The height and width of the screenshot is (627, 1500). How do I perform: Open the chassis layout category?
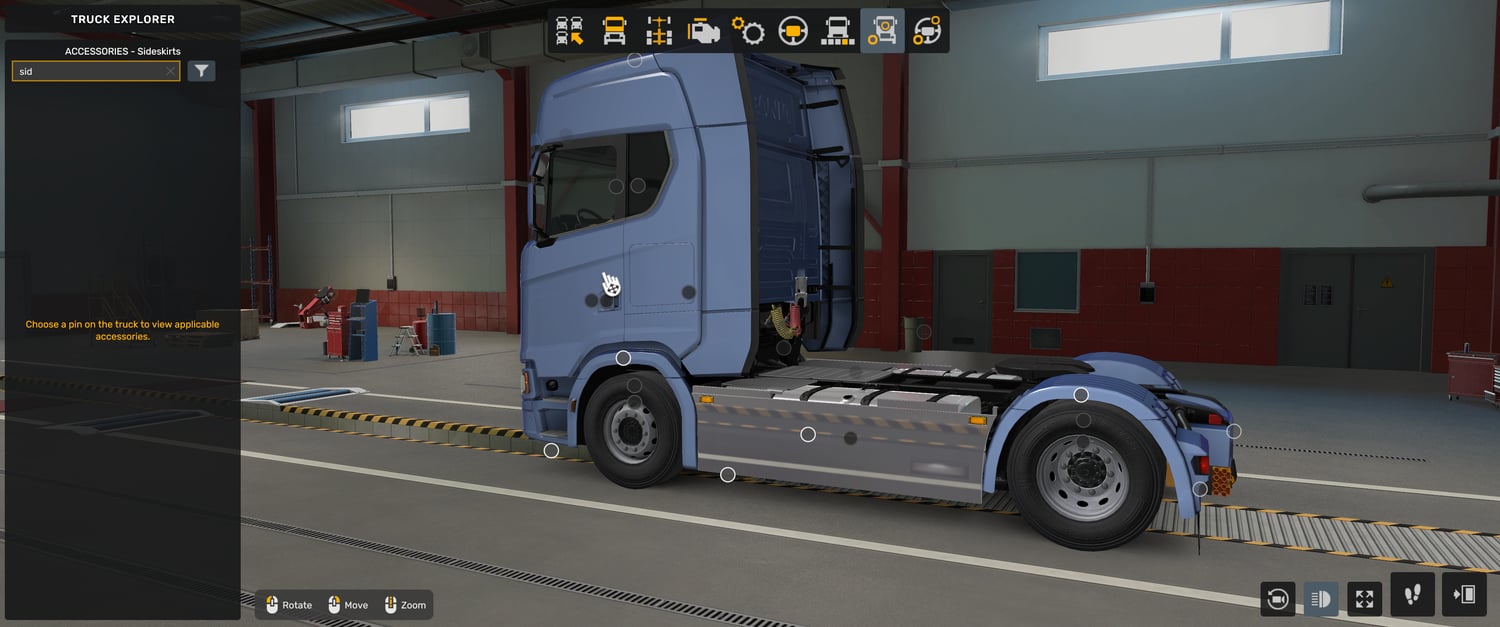pos(659,31)
